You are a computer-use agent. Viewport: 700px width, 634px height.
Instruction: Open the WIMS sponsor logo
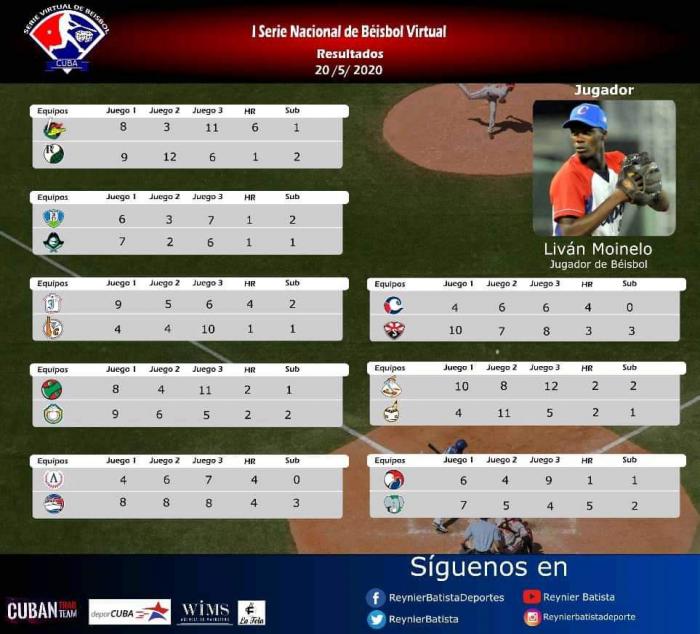click(x=205, y=612)
